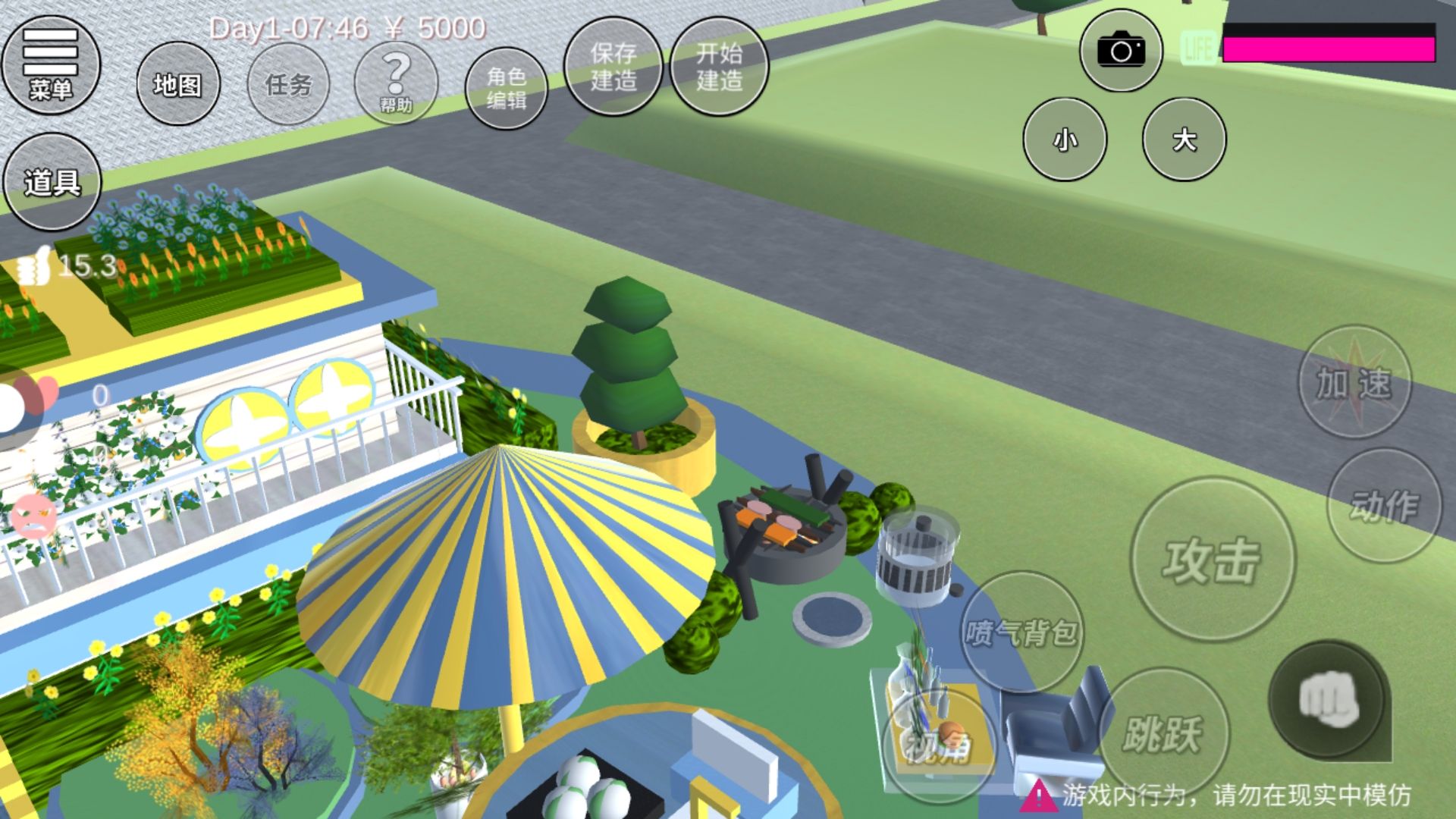The image size is (1456, 819).
Task: Switch camera with 视角 view button
Action: pyautogui.click(x=939, y=746)
